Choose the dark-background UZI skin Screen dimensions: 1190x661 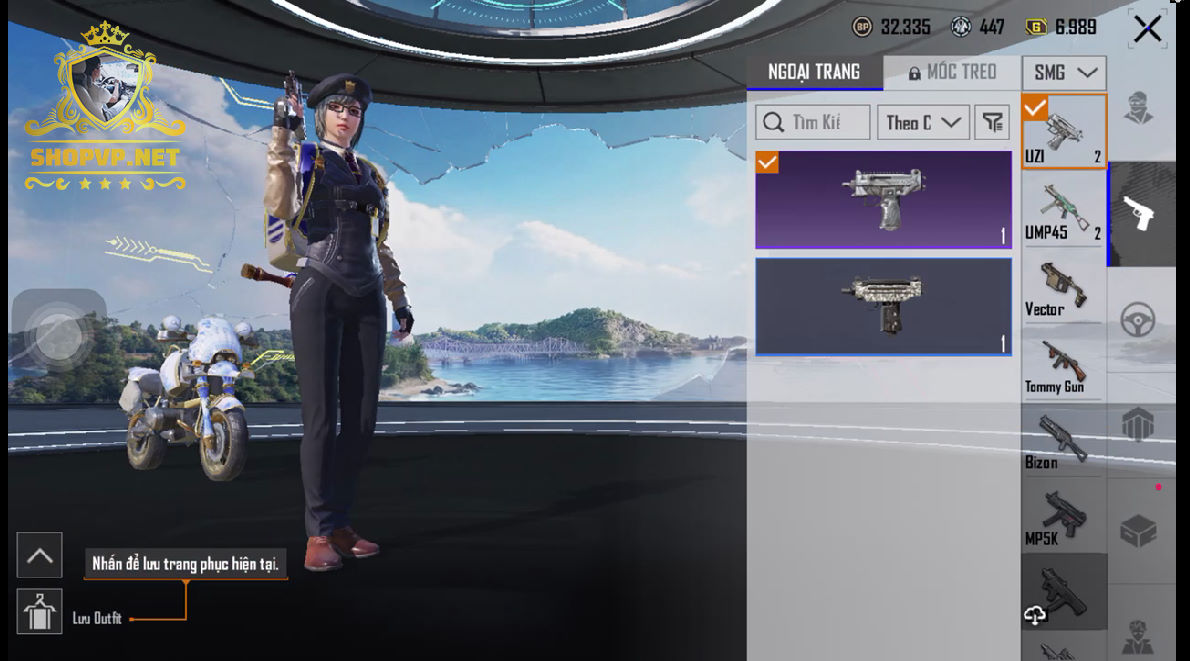pos(883,306)
